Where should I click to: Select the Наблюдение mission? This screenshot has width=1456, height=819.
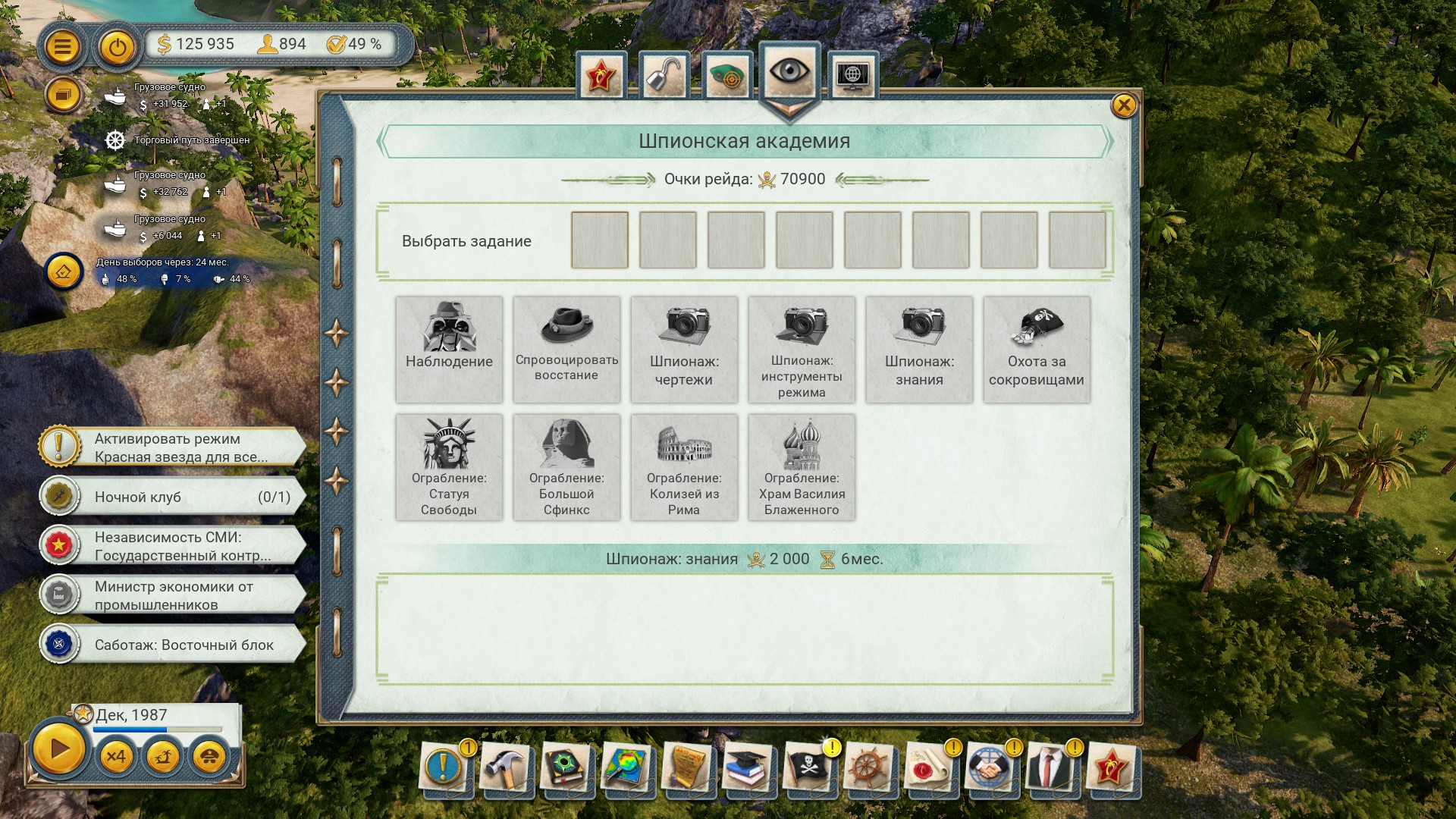(449, 349)
